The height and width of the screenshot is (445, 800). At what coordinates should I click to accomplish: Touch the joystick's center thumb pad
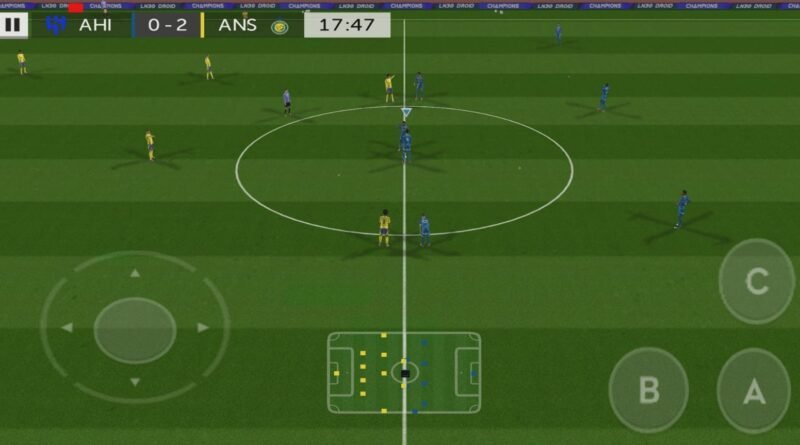(135, 329)
